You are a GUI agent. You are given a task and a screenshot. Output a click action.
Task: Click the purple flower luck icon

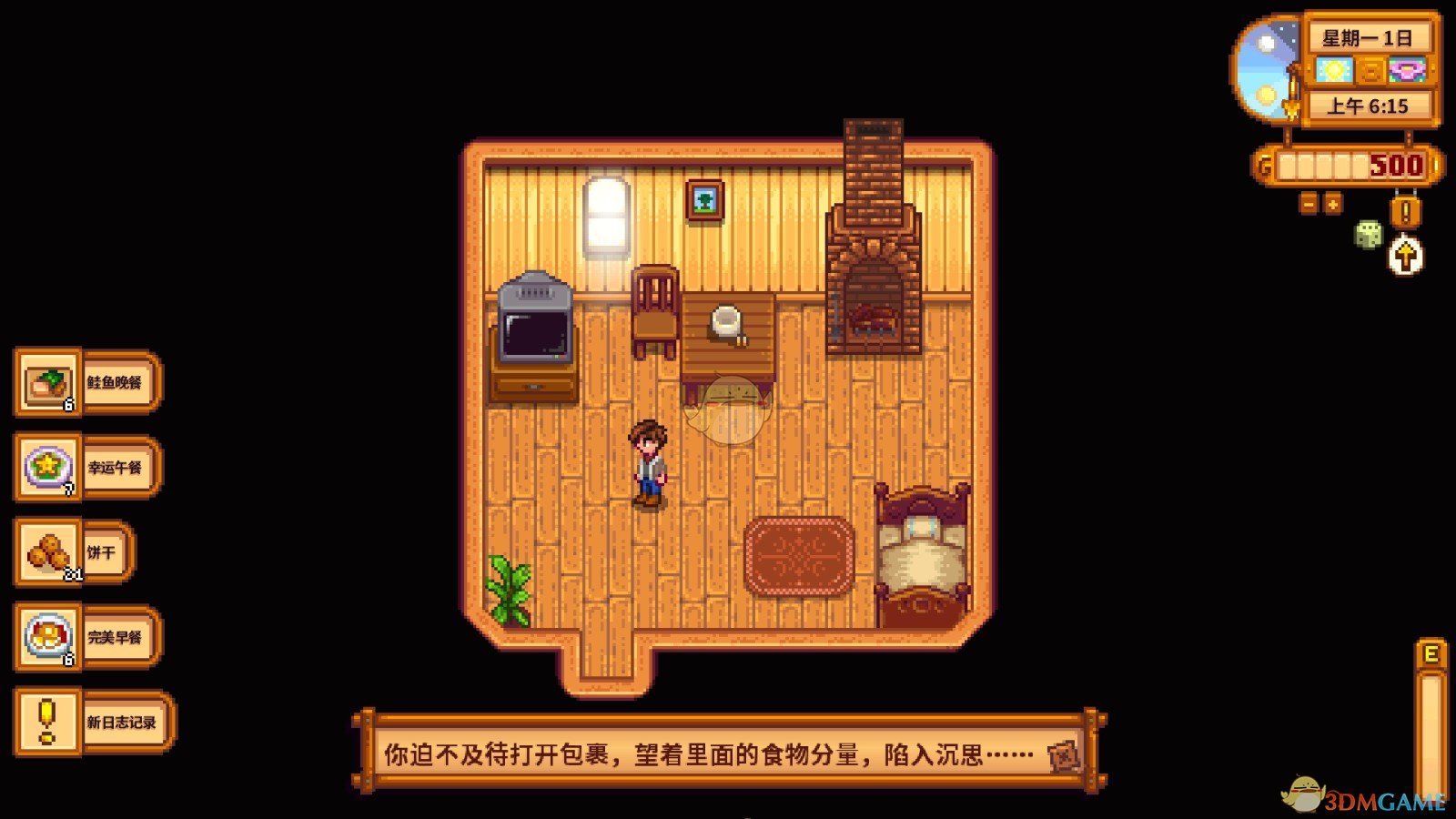pos(1406,68)
